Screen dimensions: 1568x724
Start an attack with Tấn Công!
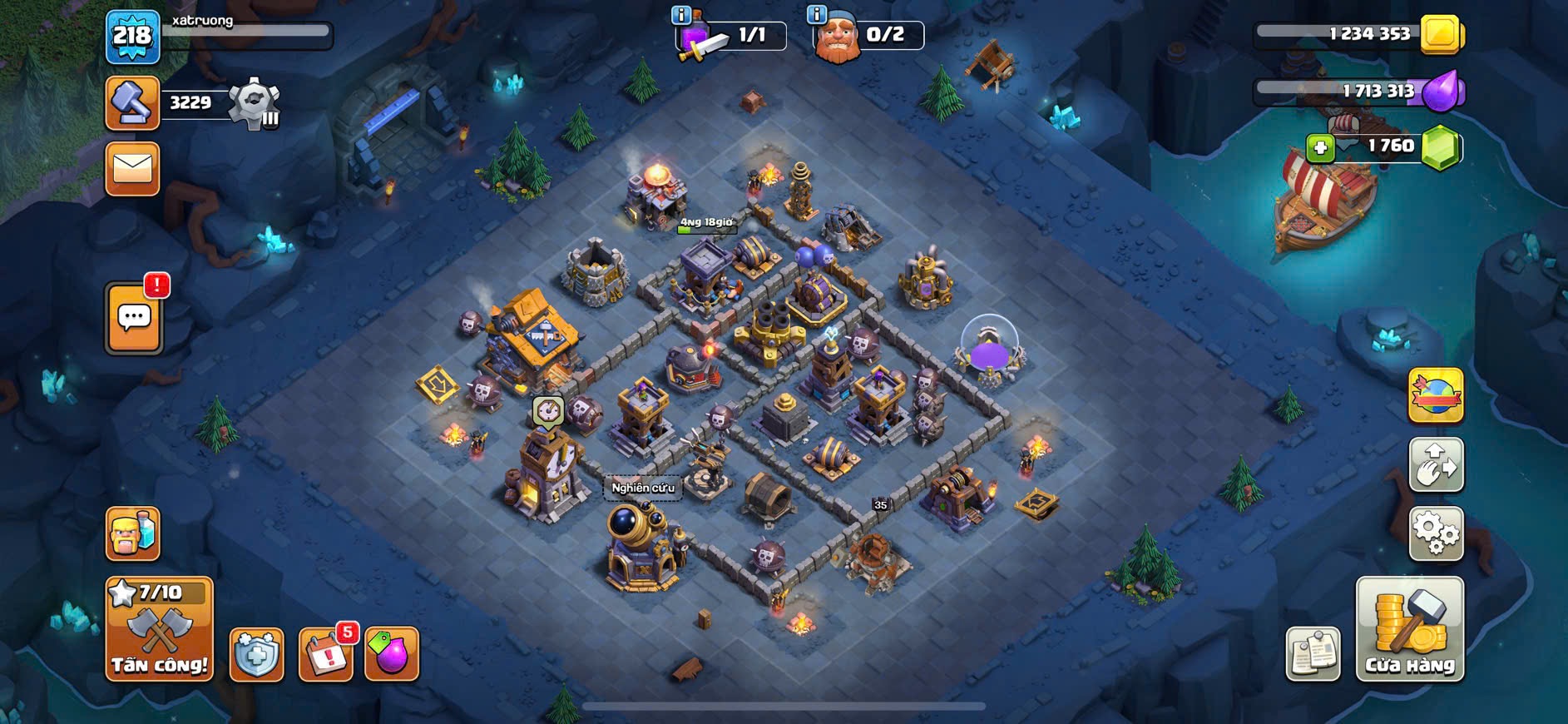point(159,630)
